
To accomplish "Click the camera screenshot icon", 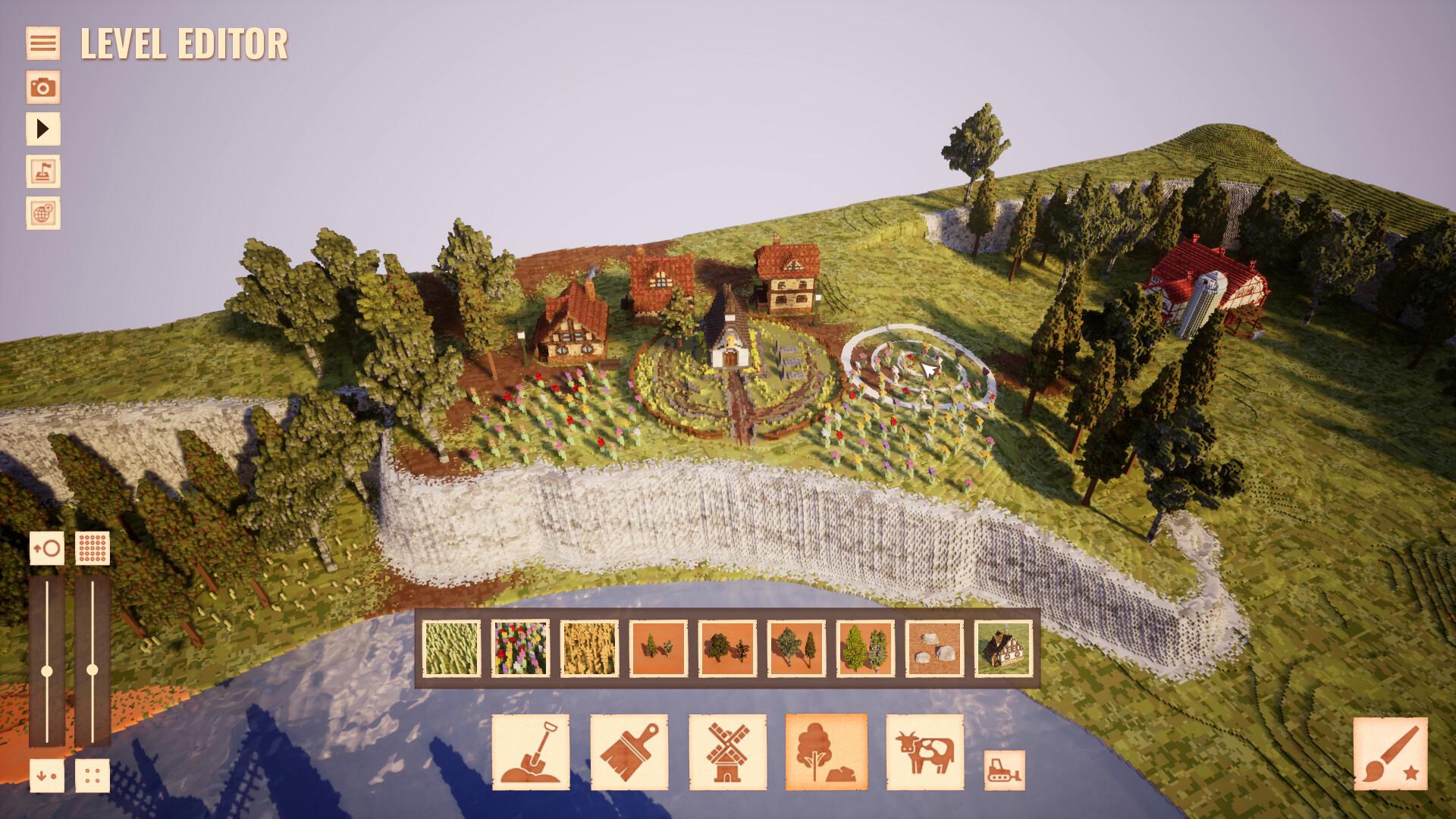I will pos(43,87).
